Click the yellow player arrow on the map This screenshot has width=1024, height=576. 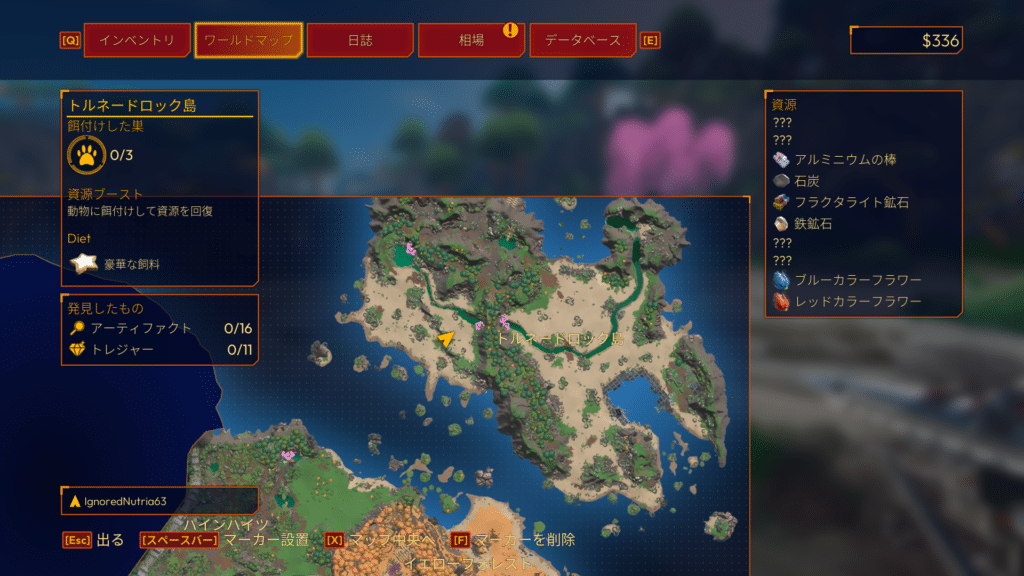point(446,339)
